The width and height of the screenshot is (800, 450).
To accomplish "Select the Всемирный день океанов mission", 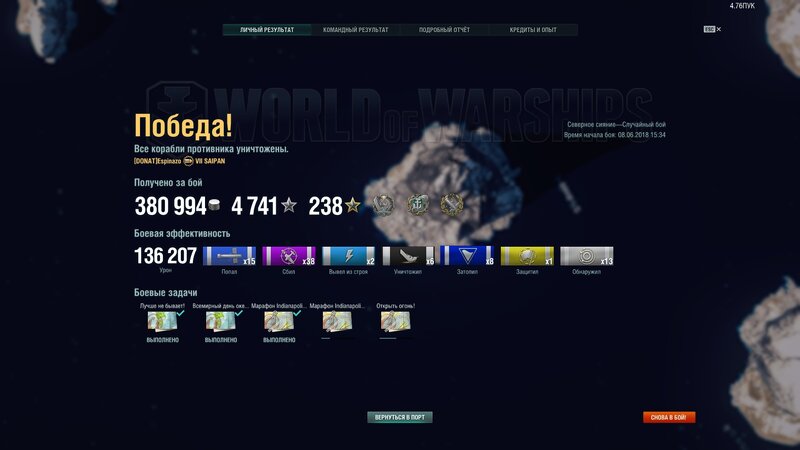I will pyautogui.click(x=221, y=321).
